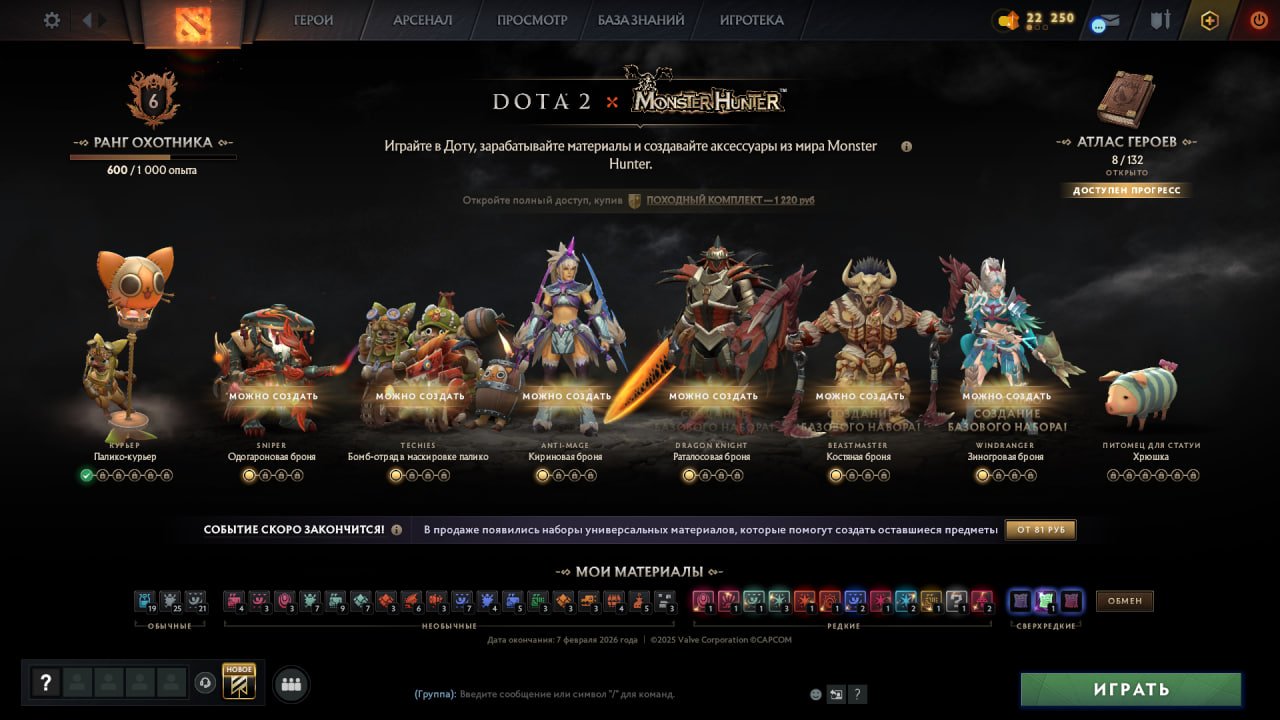Buy material packs via От 81 руб
Viewport: 1280px width, 720px height.
coord(1040,529)
